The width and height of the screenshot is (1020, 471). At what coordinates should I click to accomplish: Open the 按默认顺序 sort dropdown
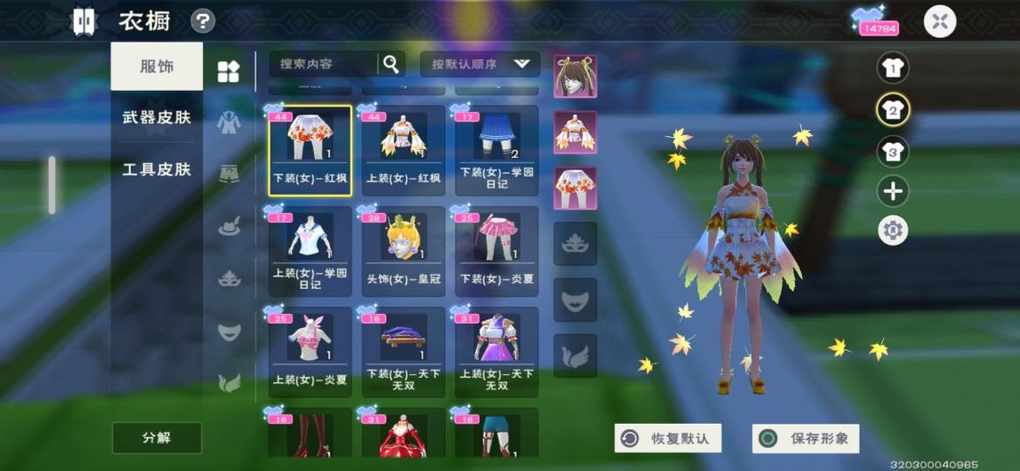[x=480, y=64]
